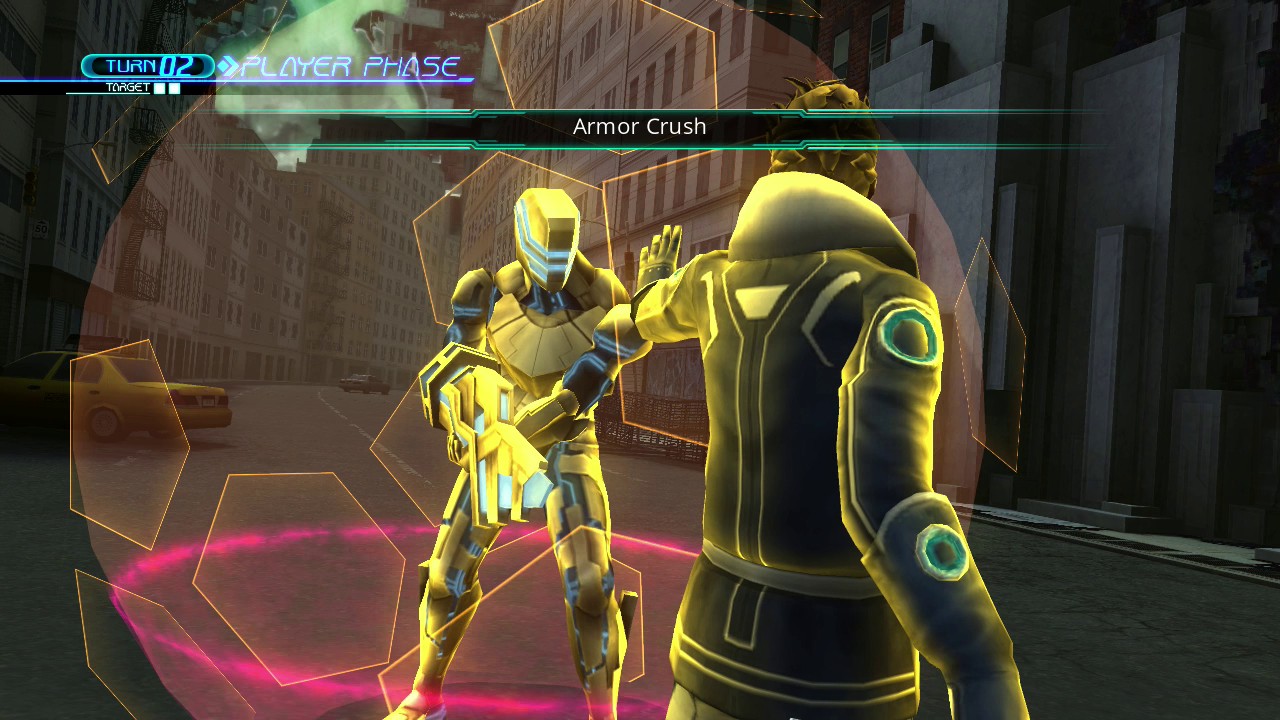Select the Turn 02 counter badge

(148, 65)
